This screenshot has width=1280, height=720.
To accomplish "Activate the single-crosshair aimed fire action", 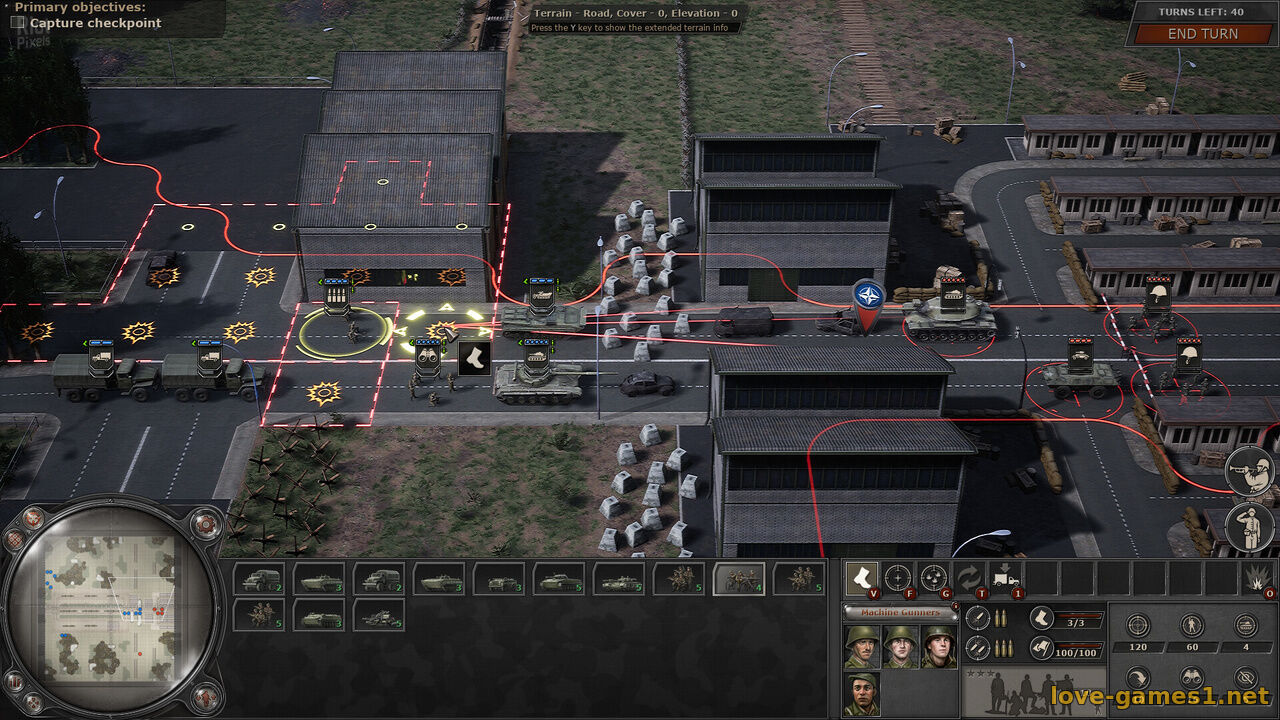I will tap(897, 578).
